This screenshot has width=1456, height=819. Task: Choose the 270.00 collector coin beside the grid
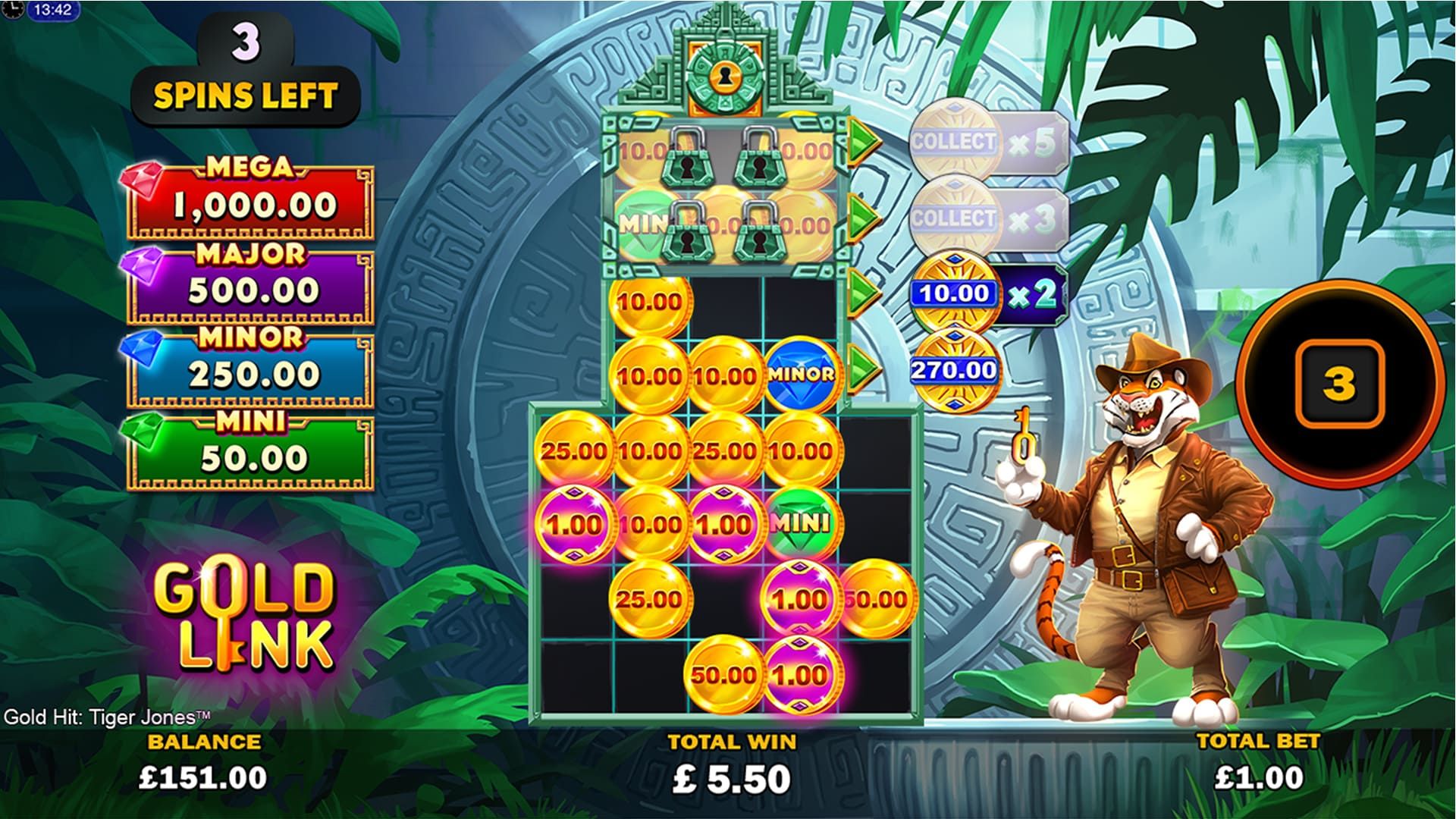[x=953, y=370]
